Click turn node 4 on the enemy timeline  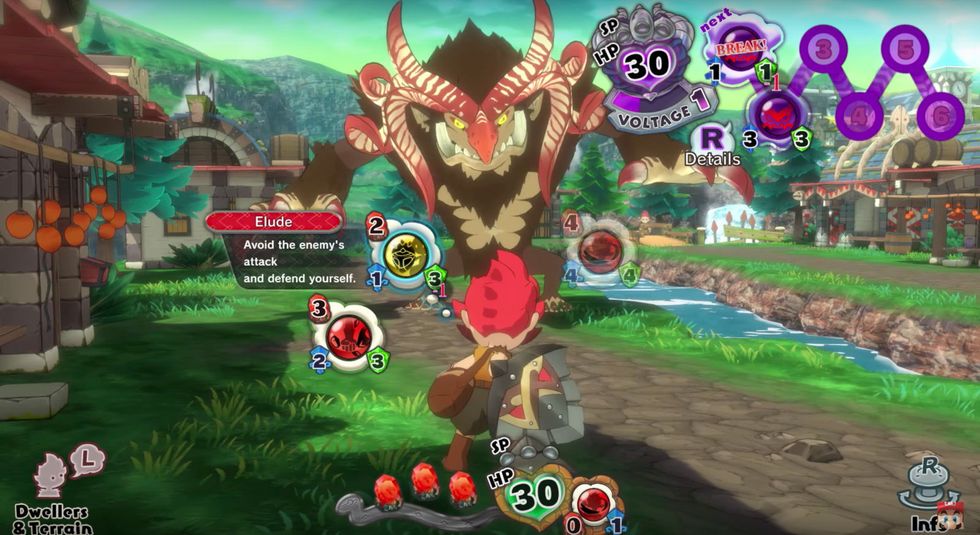click(x=861, y=115)
